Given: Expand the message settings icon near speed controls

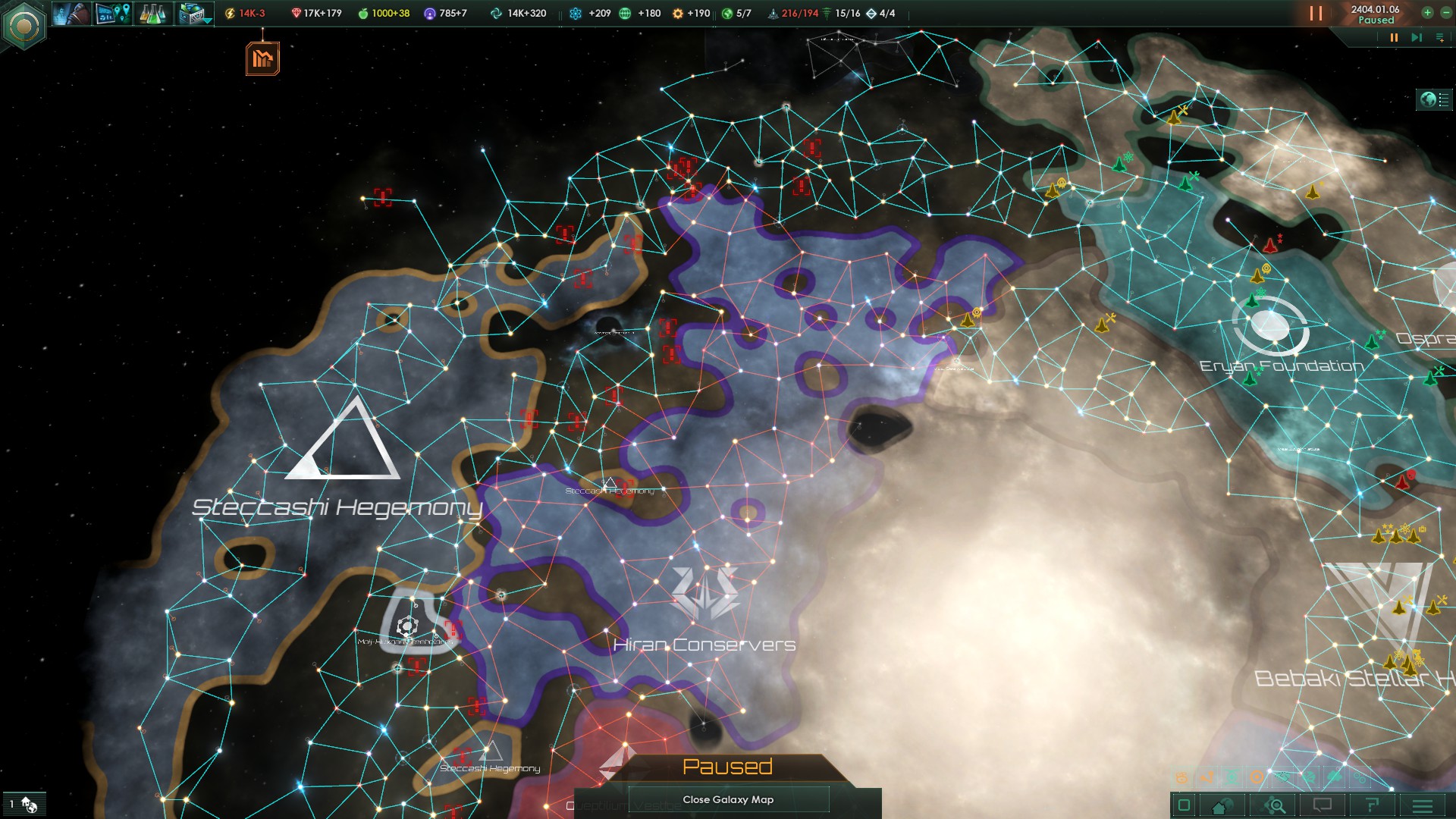Looking at the screenshot, I should point(1439,36).
